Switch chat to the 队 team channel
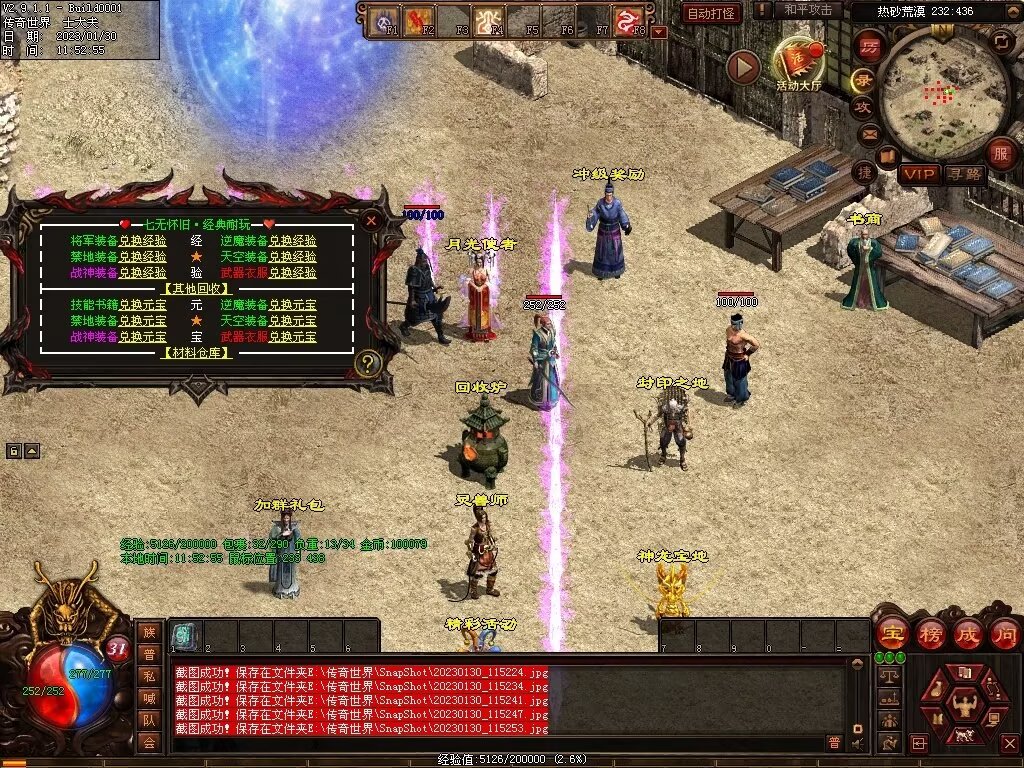This screenshot has width=1024, height=768. 148,719
